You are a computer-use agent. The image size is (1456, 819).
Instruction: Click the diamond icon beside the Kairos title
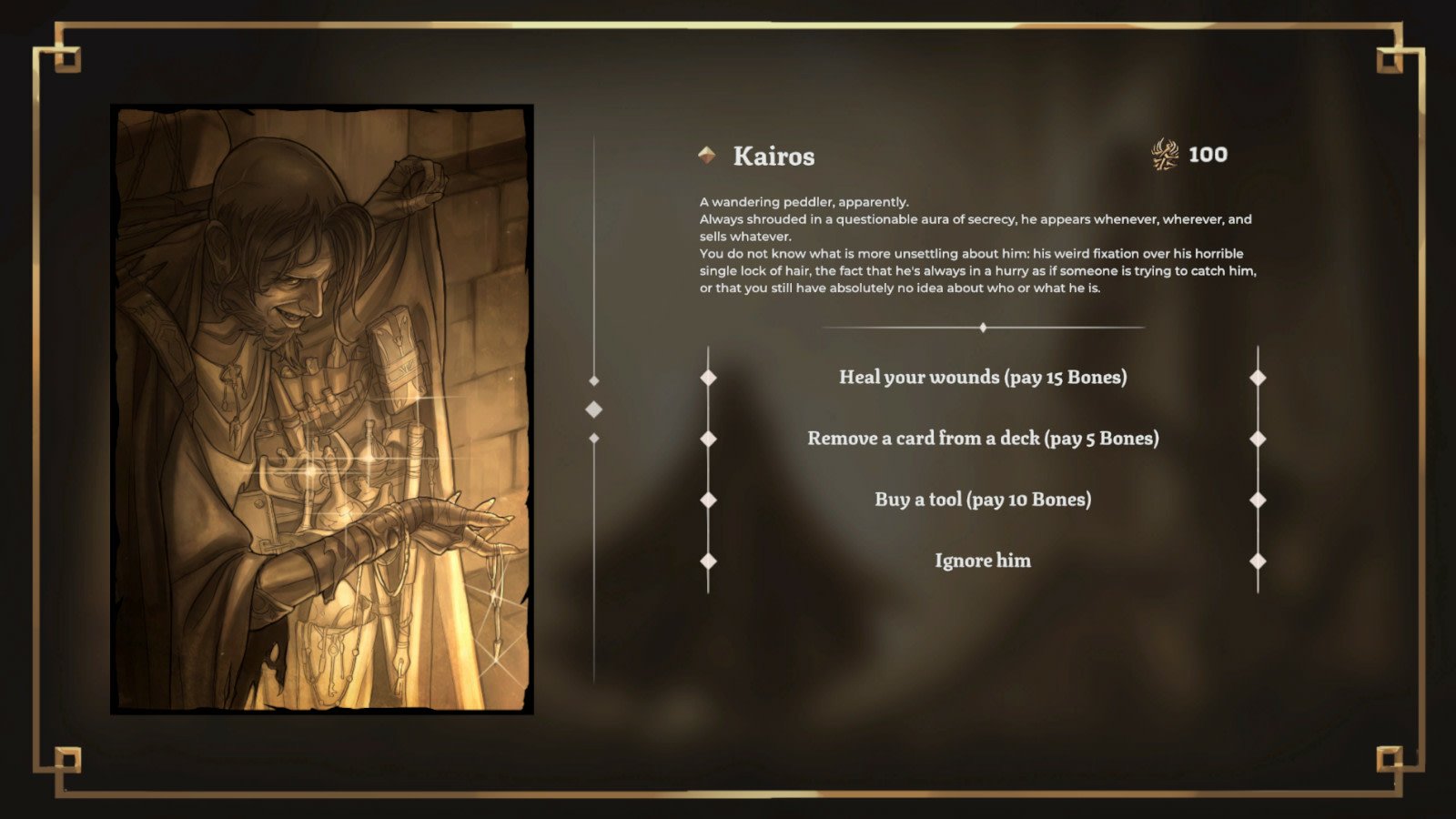pyautogui.click(x=706, y=155)
